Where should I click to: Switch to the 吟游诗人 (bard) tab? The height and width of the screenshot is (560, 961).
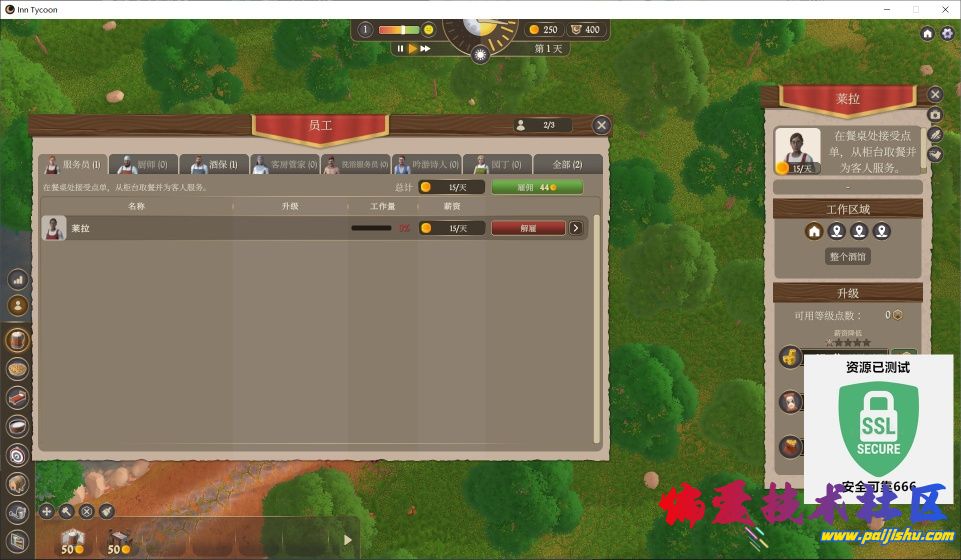click(x=426, y=165)
